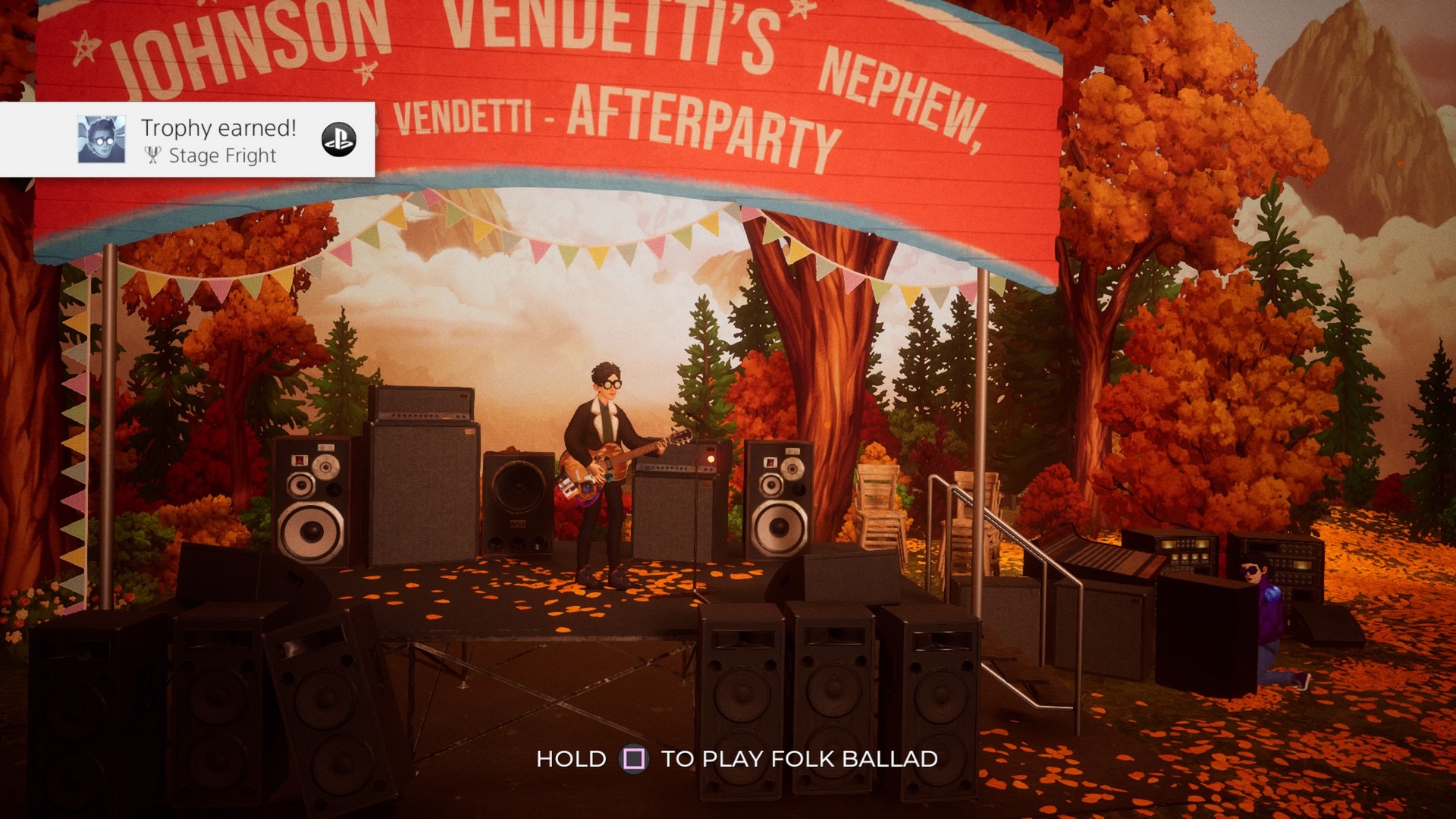Screen dimensions: 1456x819
Task: Click the trophy notification's avatar thumbnail
Action: click(102, 140)
